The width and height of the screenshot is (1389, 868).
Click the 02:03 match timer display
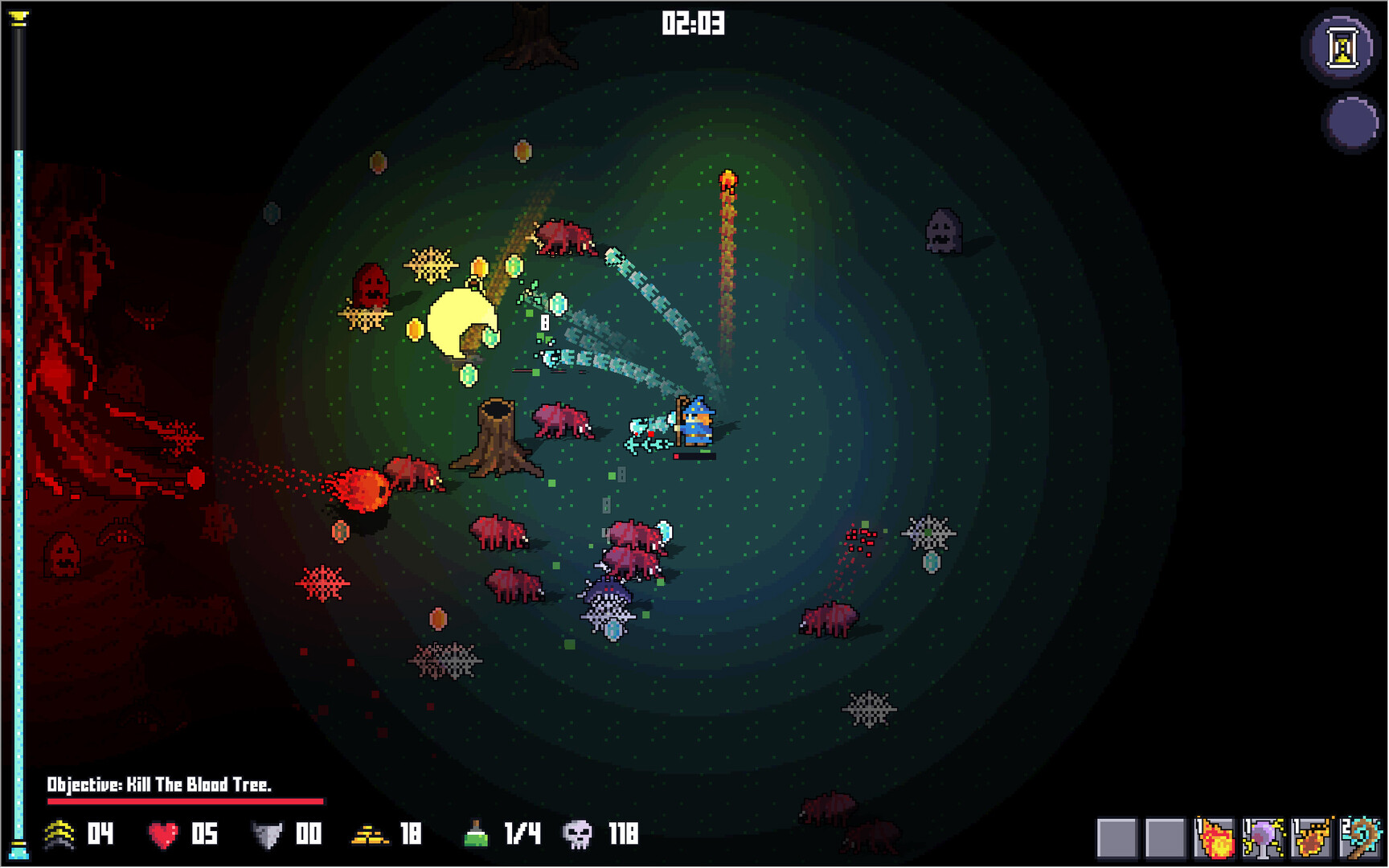pos(694,24)
